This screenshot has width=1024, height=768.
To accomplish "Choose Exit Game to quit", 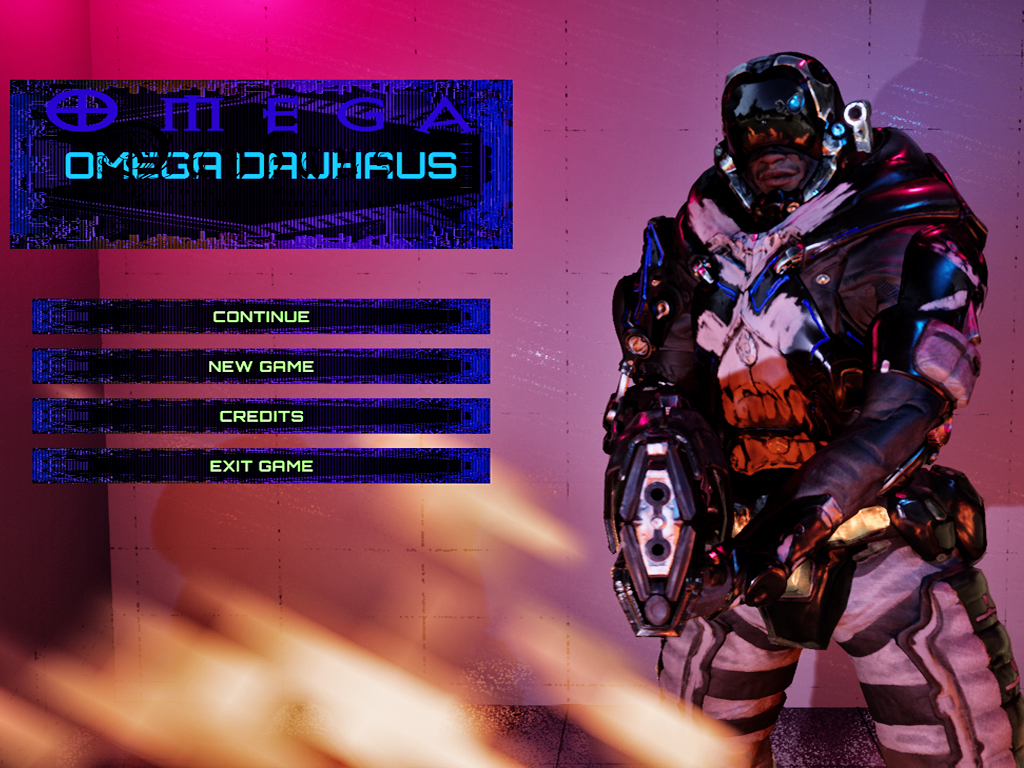I will pos(261,466).
